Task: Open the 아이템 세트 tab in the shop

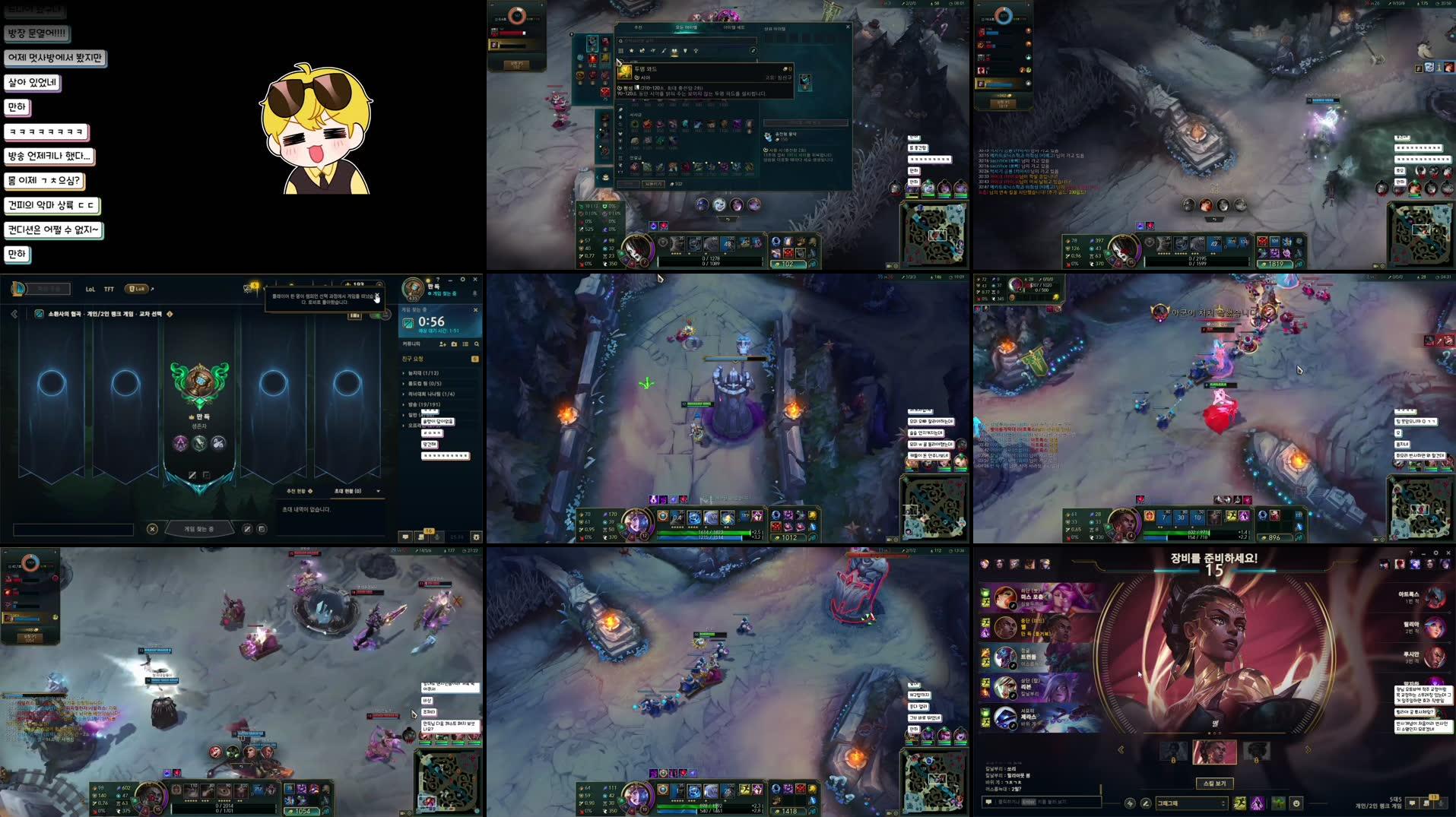Action: click(734, 27)
